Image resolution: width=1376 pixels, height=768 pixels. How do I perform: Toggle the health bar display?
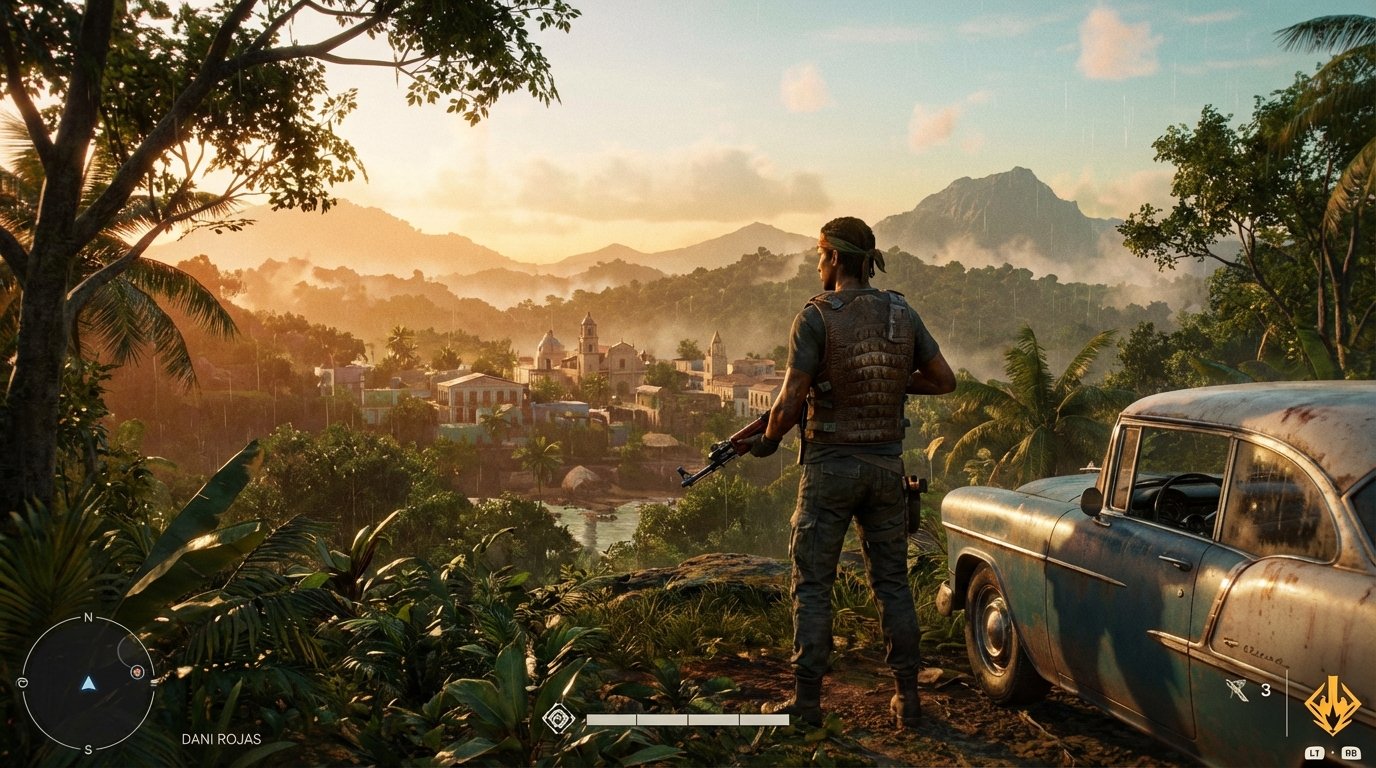click(x=690, y=718)
